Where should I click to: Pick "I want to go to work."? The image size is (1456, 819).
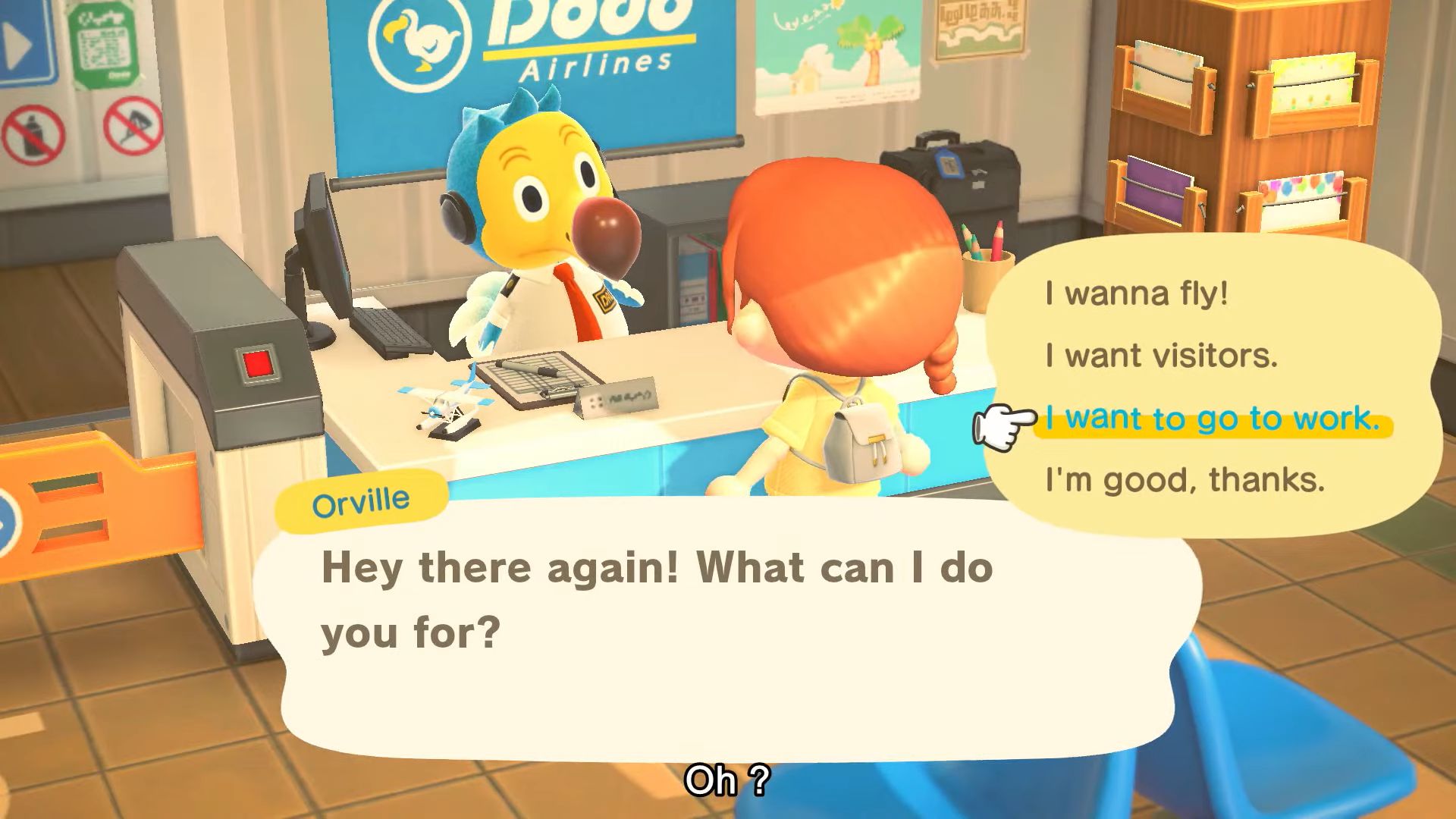coord(1212,419)
